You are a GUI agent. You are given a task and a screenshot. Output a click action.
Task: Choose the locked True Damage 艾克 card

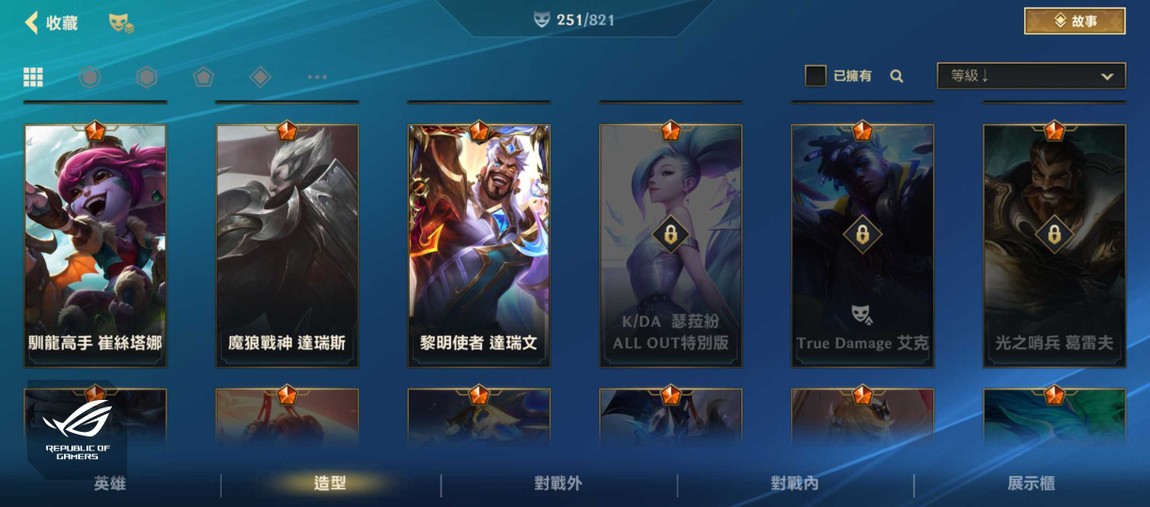point(862,245)
